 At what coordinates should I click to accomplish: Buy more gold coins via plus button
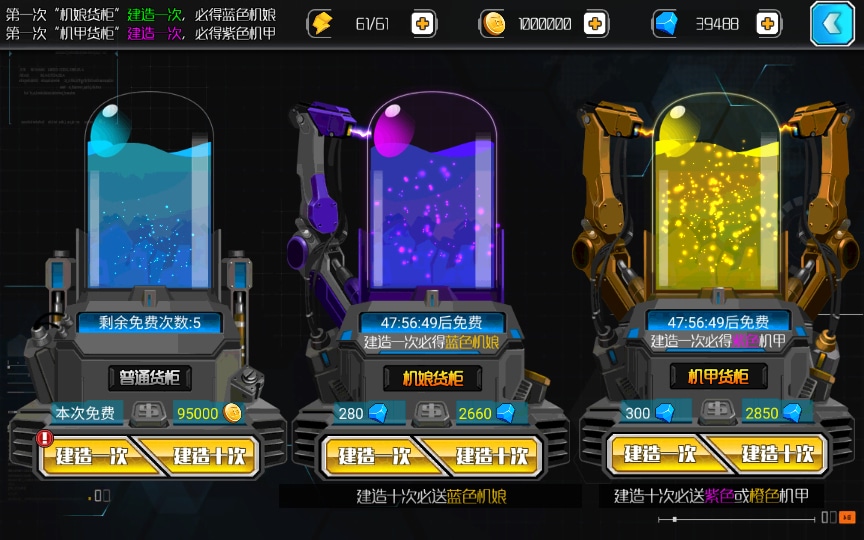(x=596, y=24)
